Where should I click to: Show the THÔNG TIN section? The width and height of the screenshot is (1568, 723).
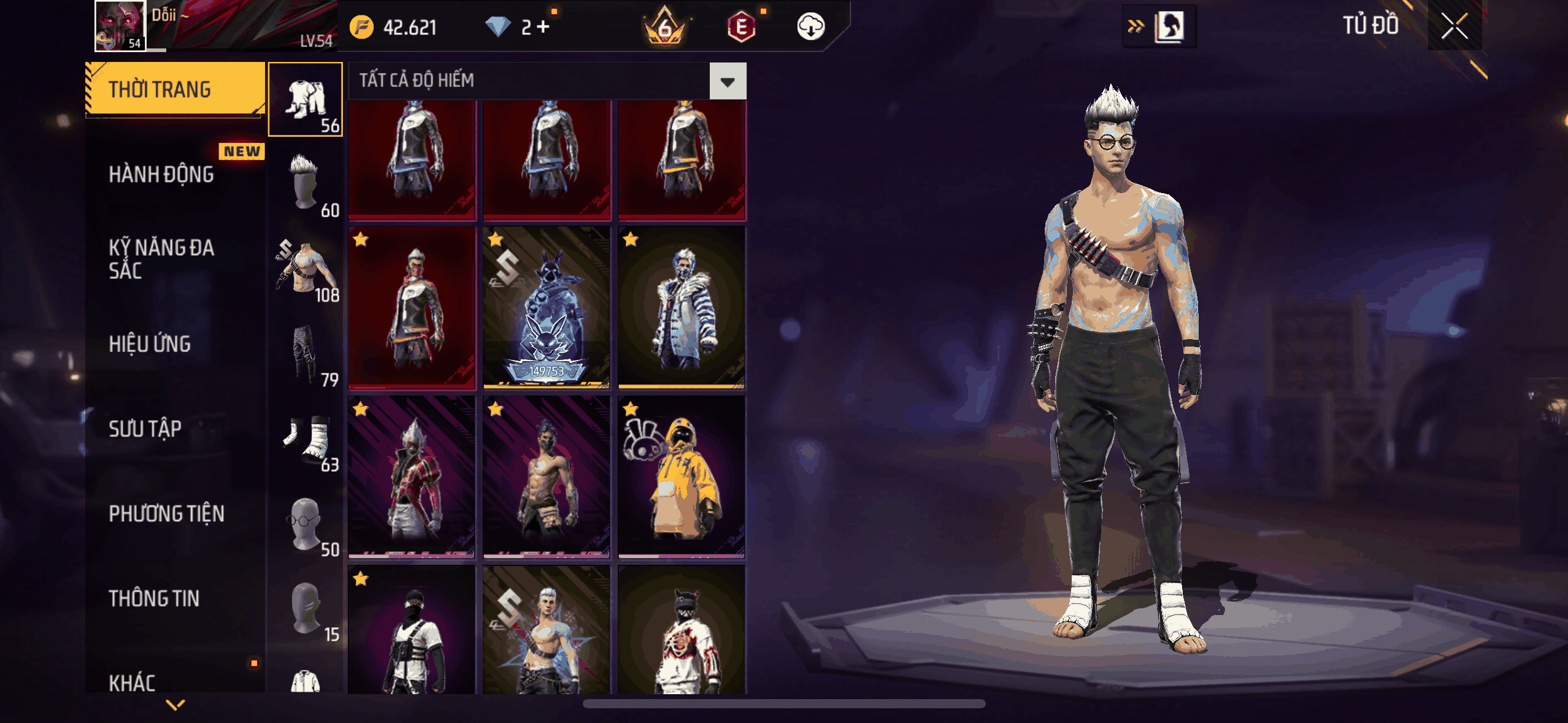point(154,599)
